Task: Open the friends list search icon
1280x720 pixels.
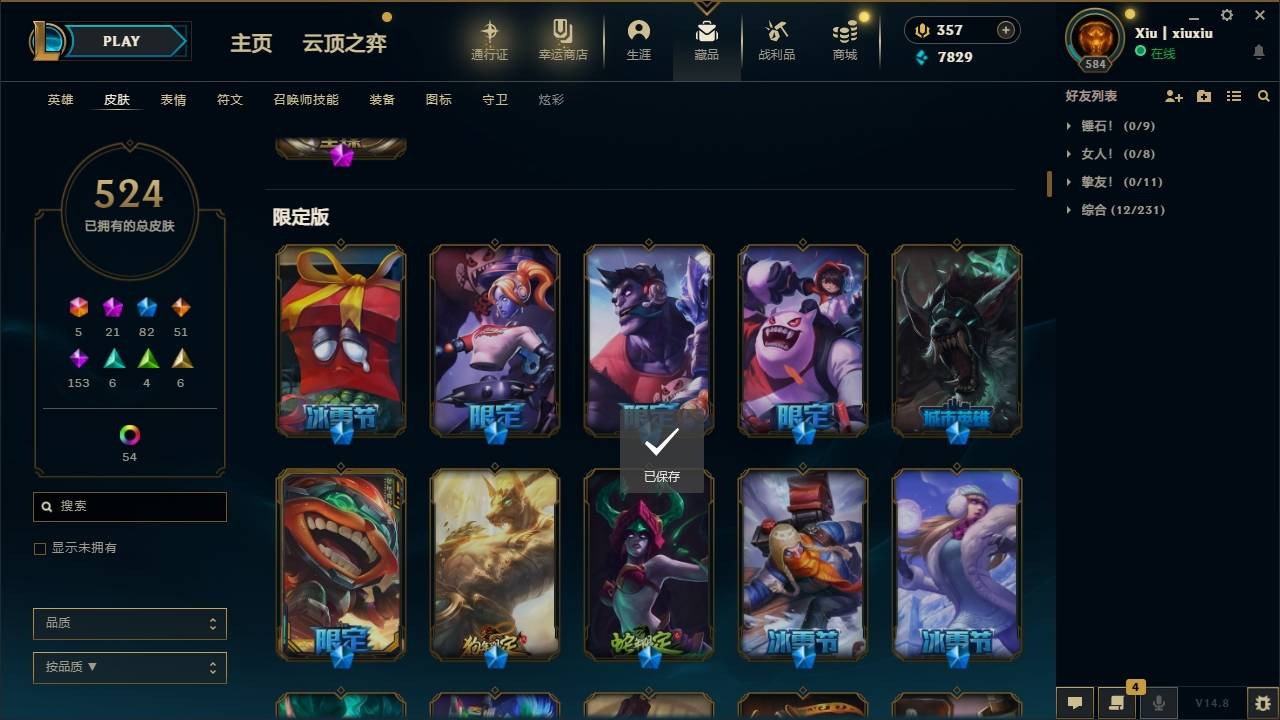Action: pos(1263,95)
